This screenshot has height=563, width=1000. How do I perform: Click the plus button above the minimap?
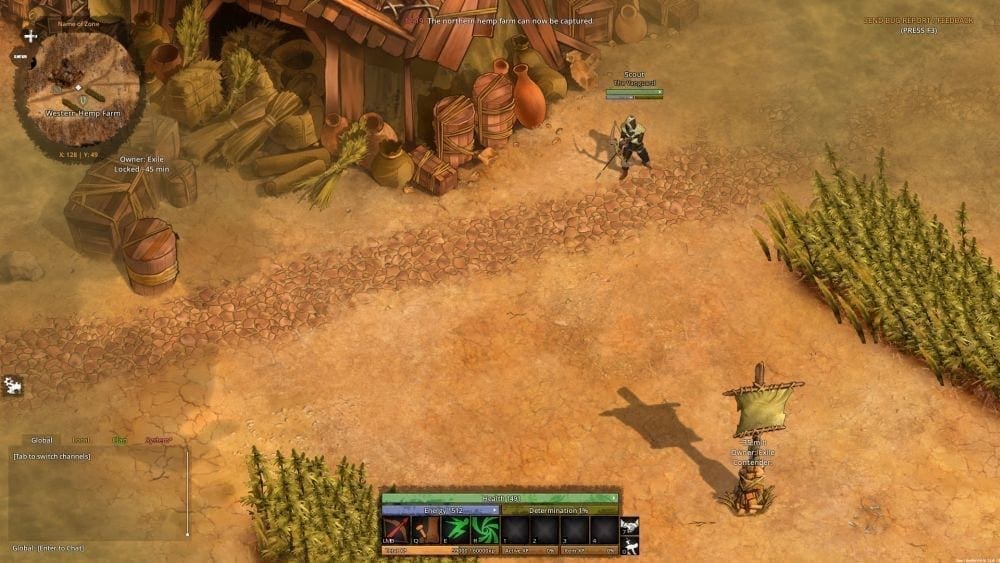tap(30, 36)
